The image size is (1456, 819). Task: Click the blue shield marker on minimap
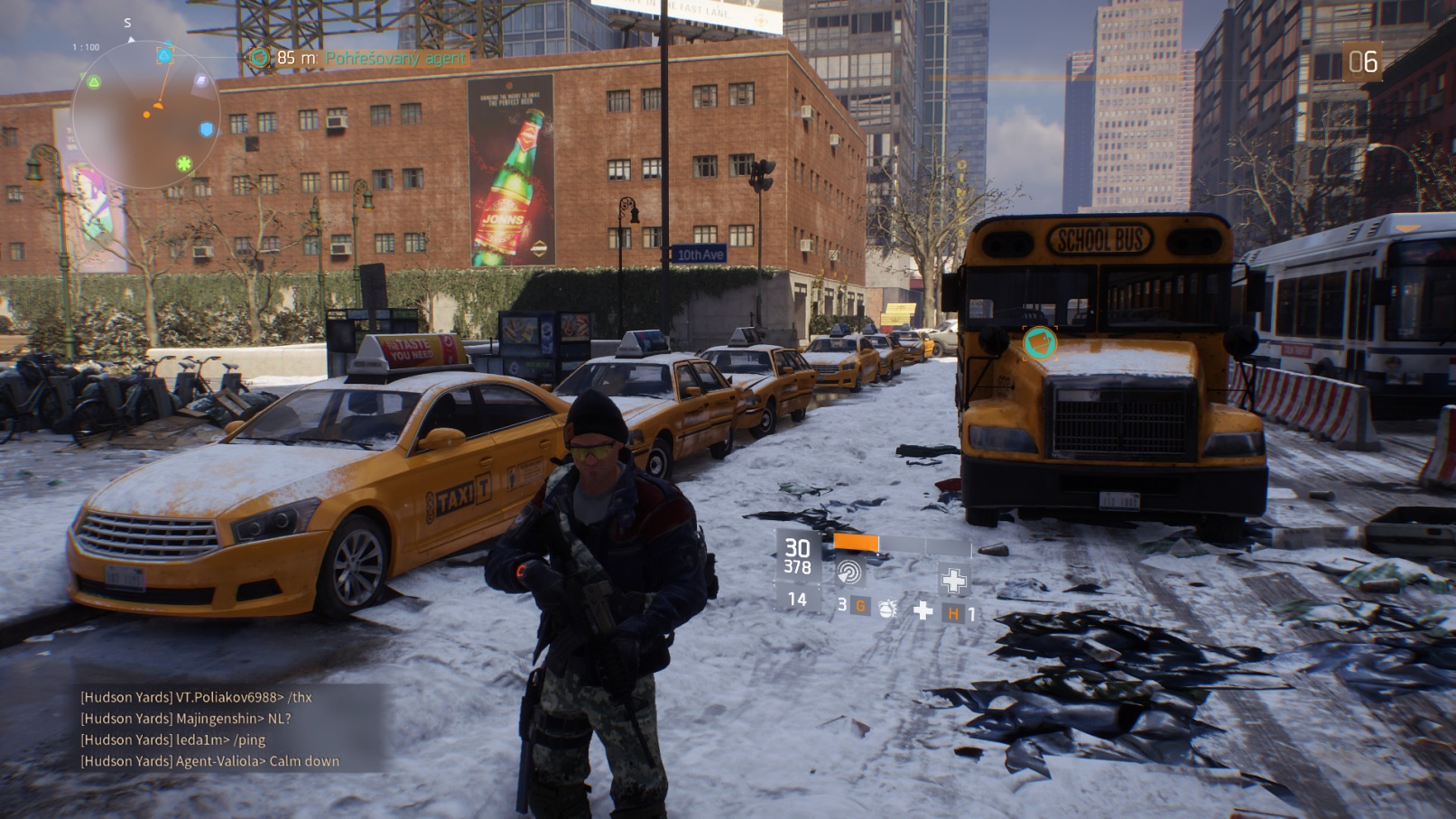pyautogui.click(x=207, y=130)
